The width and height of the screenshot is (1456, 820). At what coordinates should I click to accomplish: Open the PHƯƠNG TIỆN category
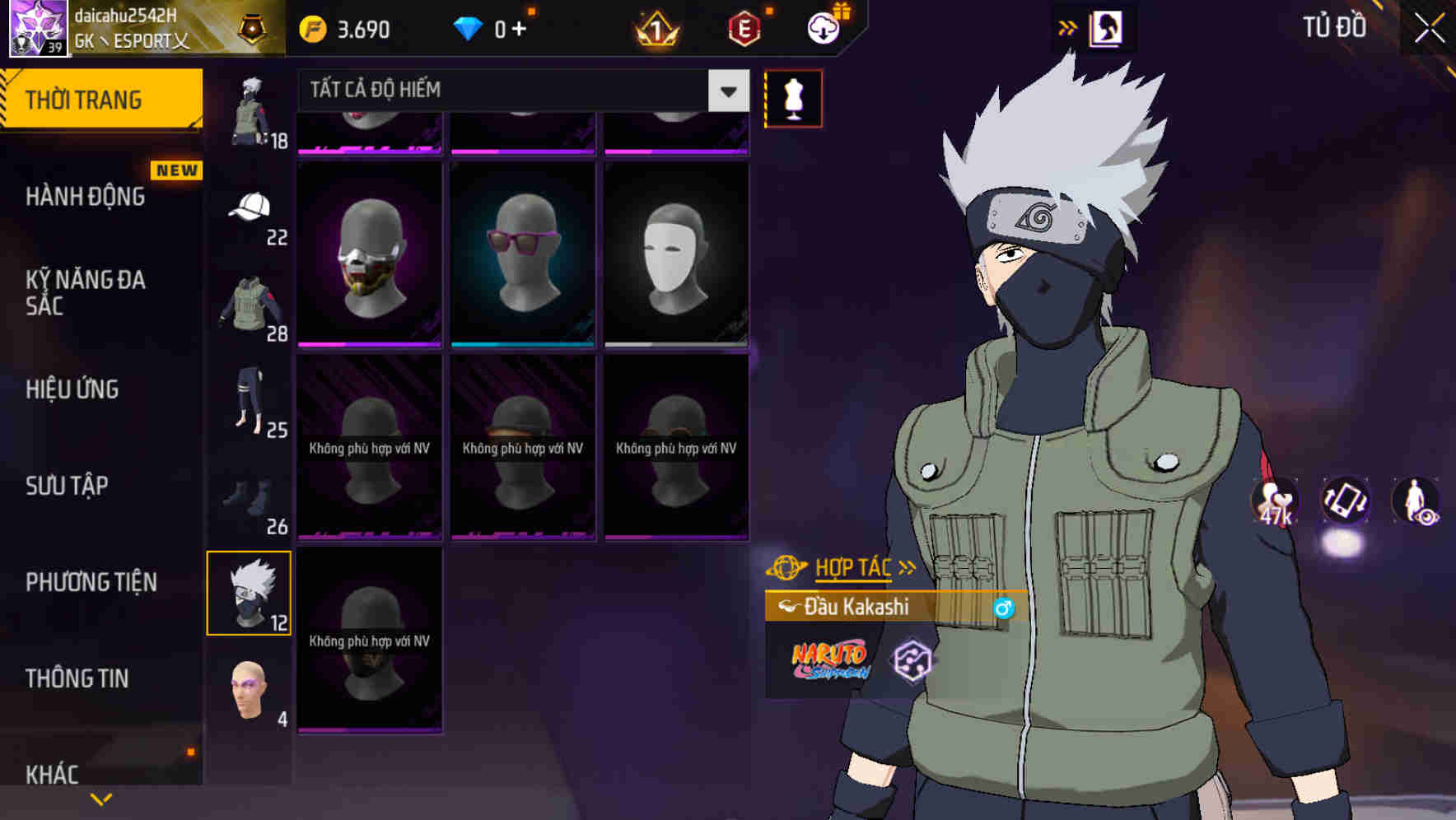click(91, 581)
